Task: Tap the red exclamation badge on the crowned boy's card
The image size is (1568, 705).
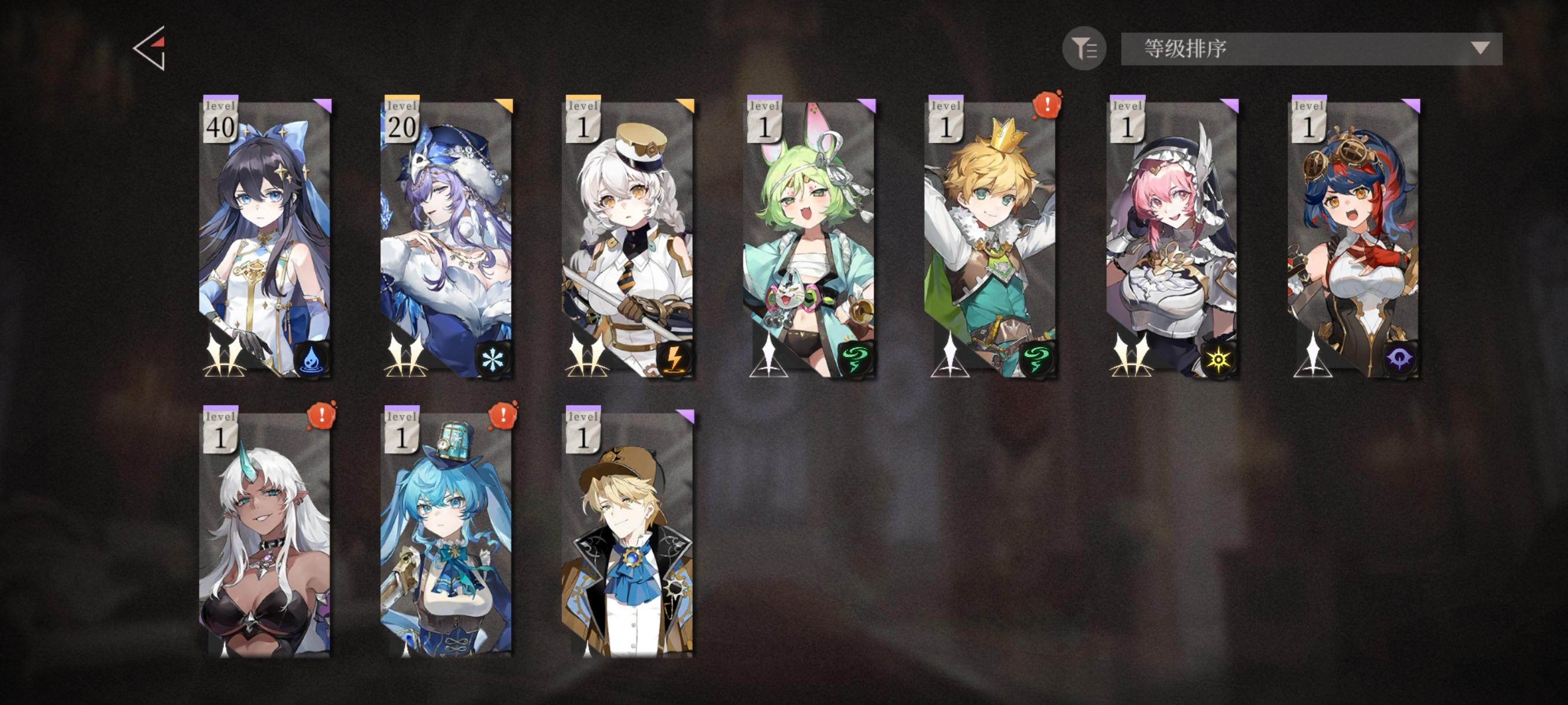Action: click(x=1046, y=105)
